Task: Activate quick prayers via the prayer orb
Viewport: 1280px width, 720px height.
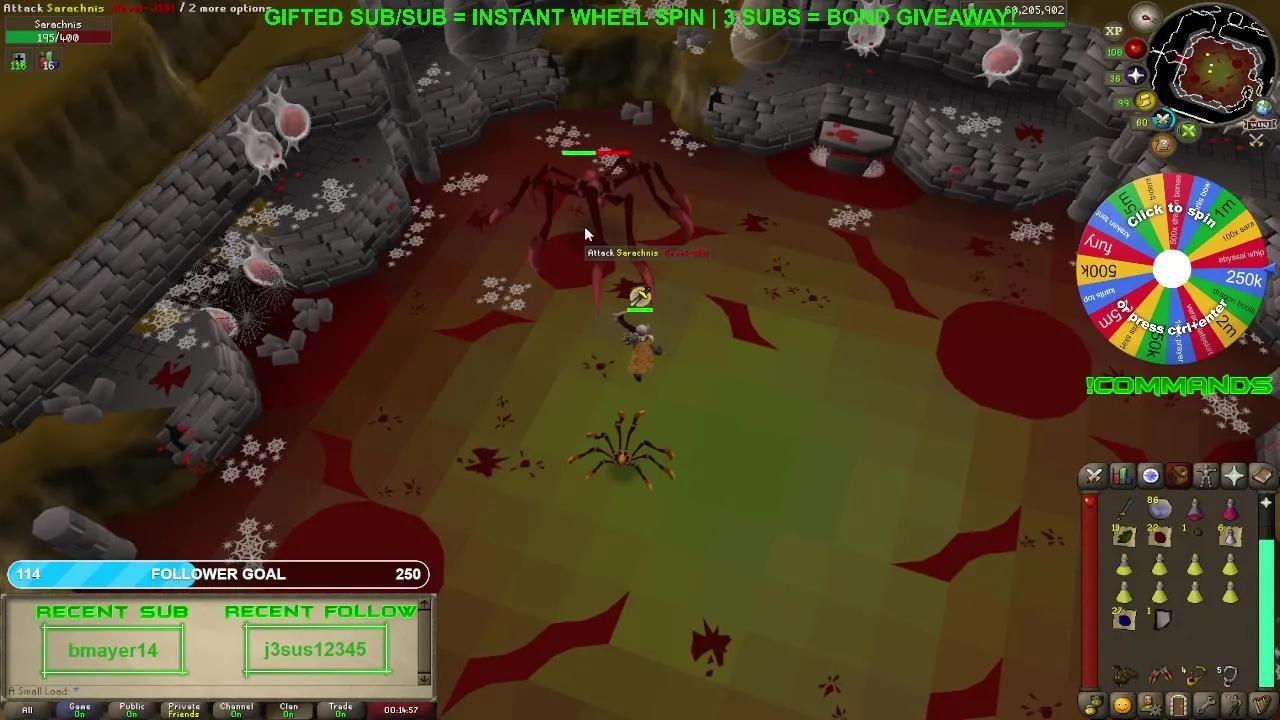Action: click(1138, 75)
